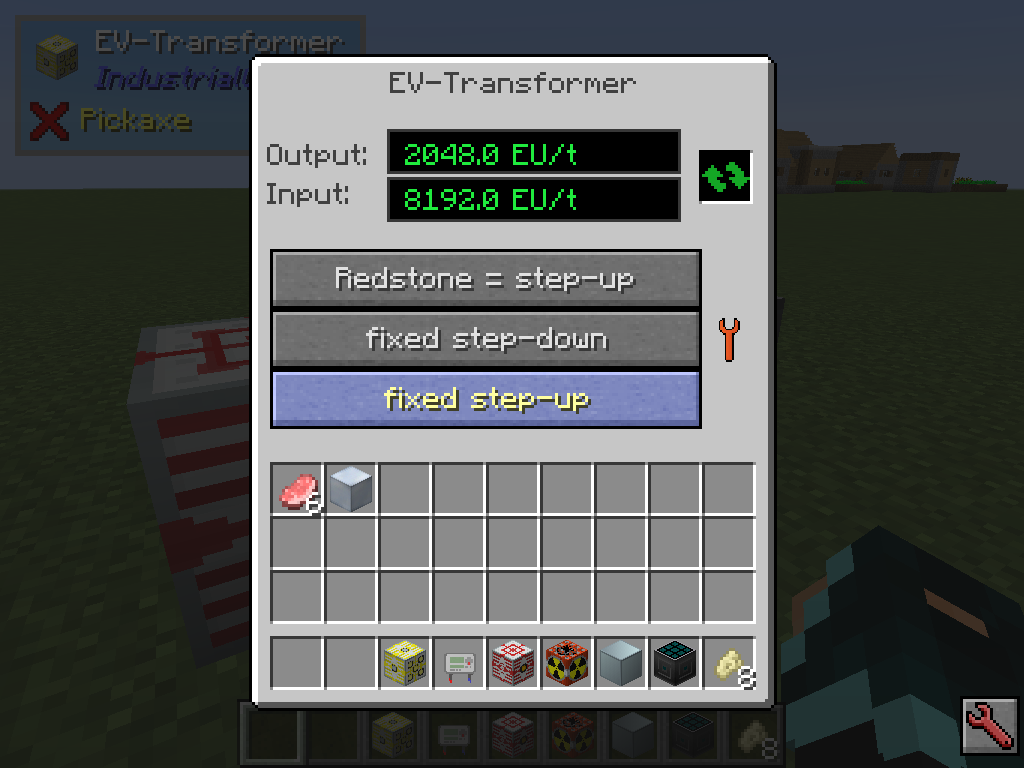Screen dimensions: 1024x768
Task: Select the yellow transformer block in hotbar row
Action: click(406, 663)
